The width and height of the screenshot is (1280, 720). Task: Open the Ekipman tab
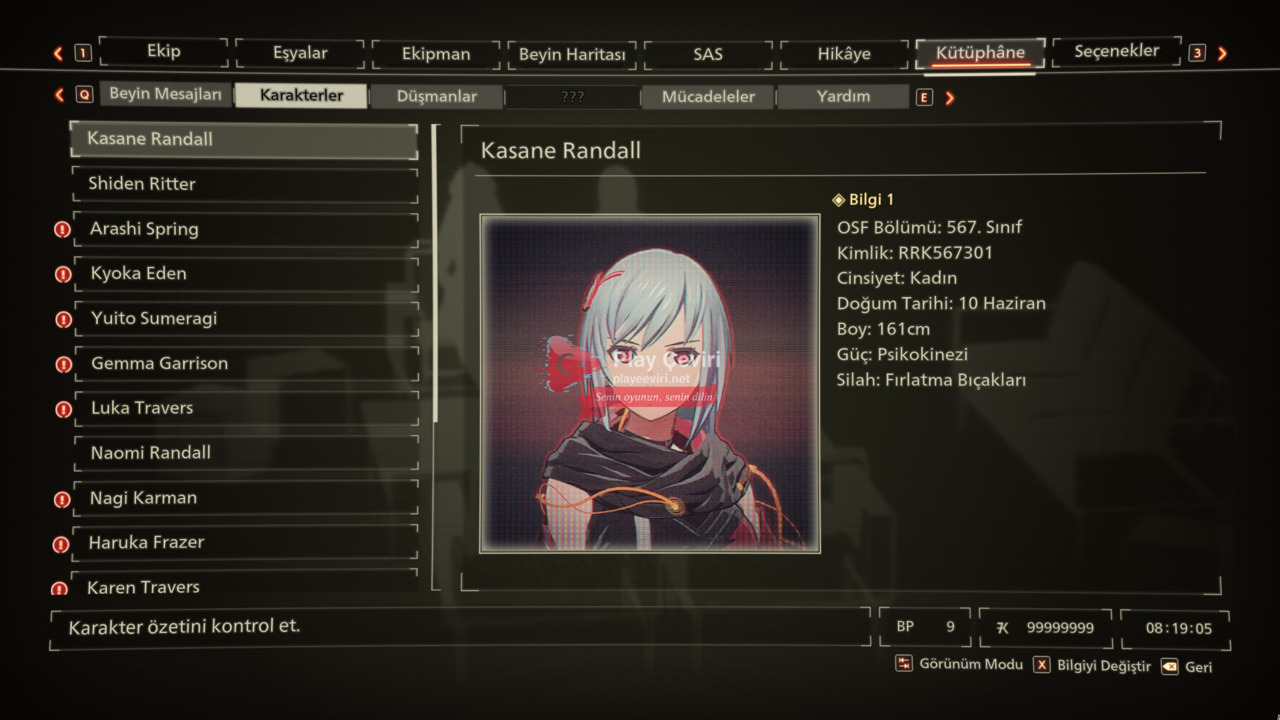click(436, 54)
